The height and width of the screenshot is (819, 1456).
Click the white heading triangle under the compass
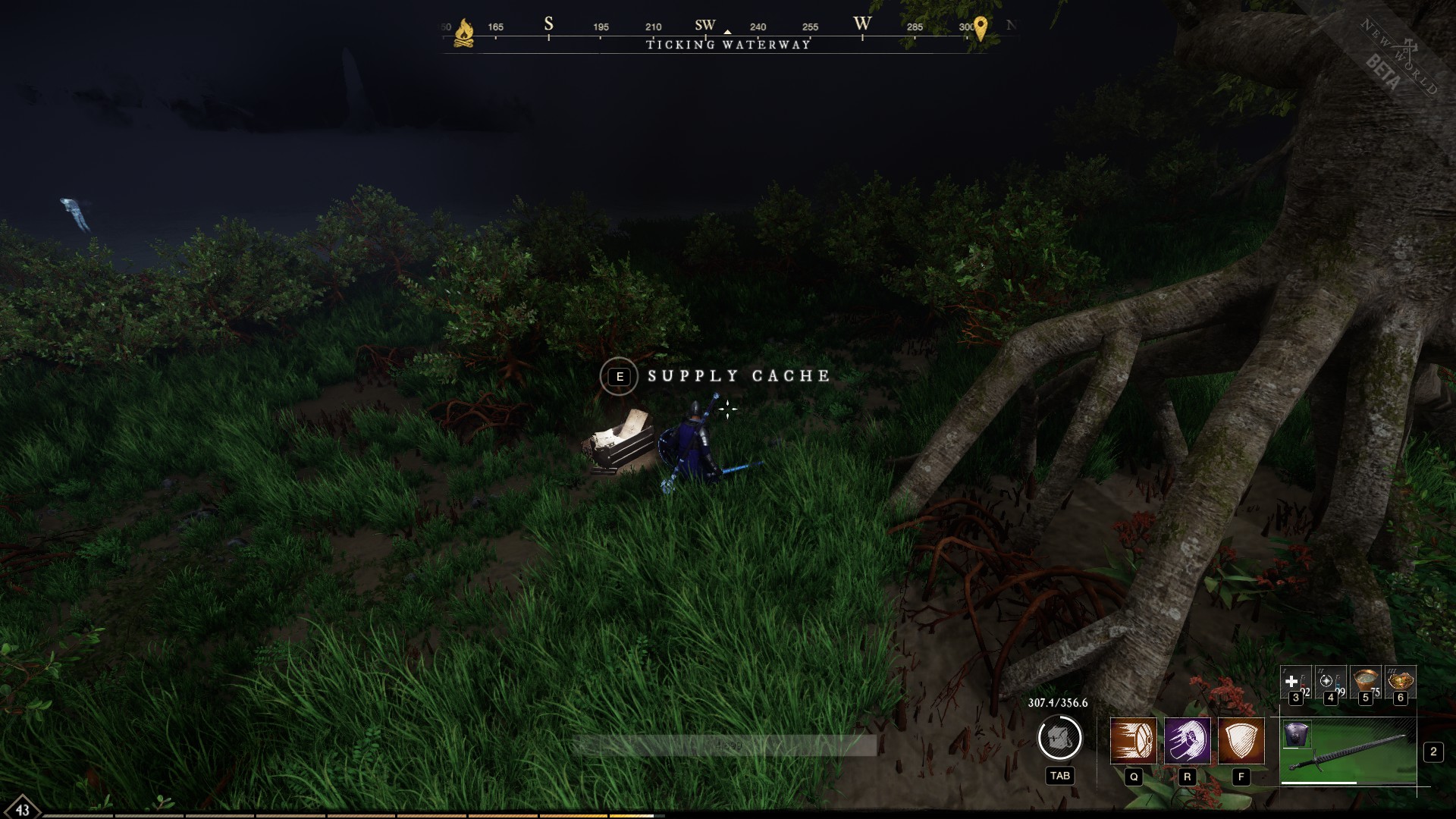pyautogui.click(x=728, y=33)
